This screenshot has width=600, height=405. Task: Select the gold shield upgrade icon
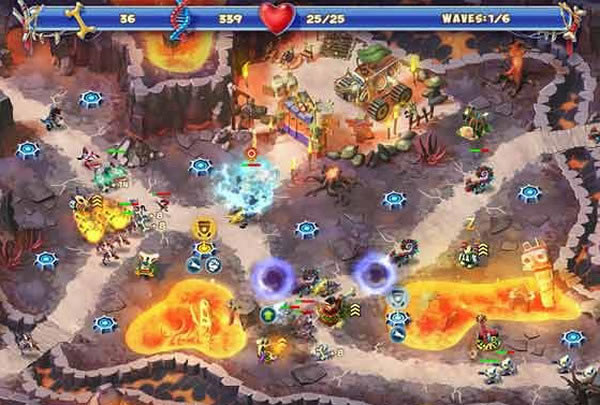pyautogui.click(x=204, y=229)
